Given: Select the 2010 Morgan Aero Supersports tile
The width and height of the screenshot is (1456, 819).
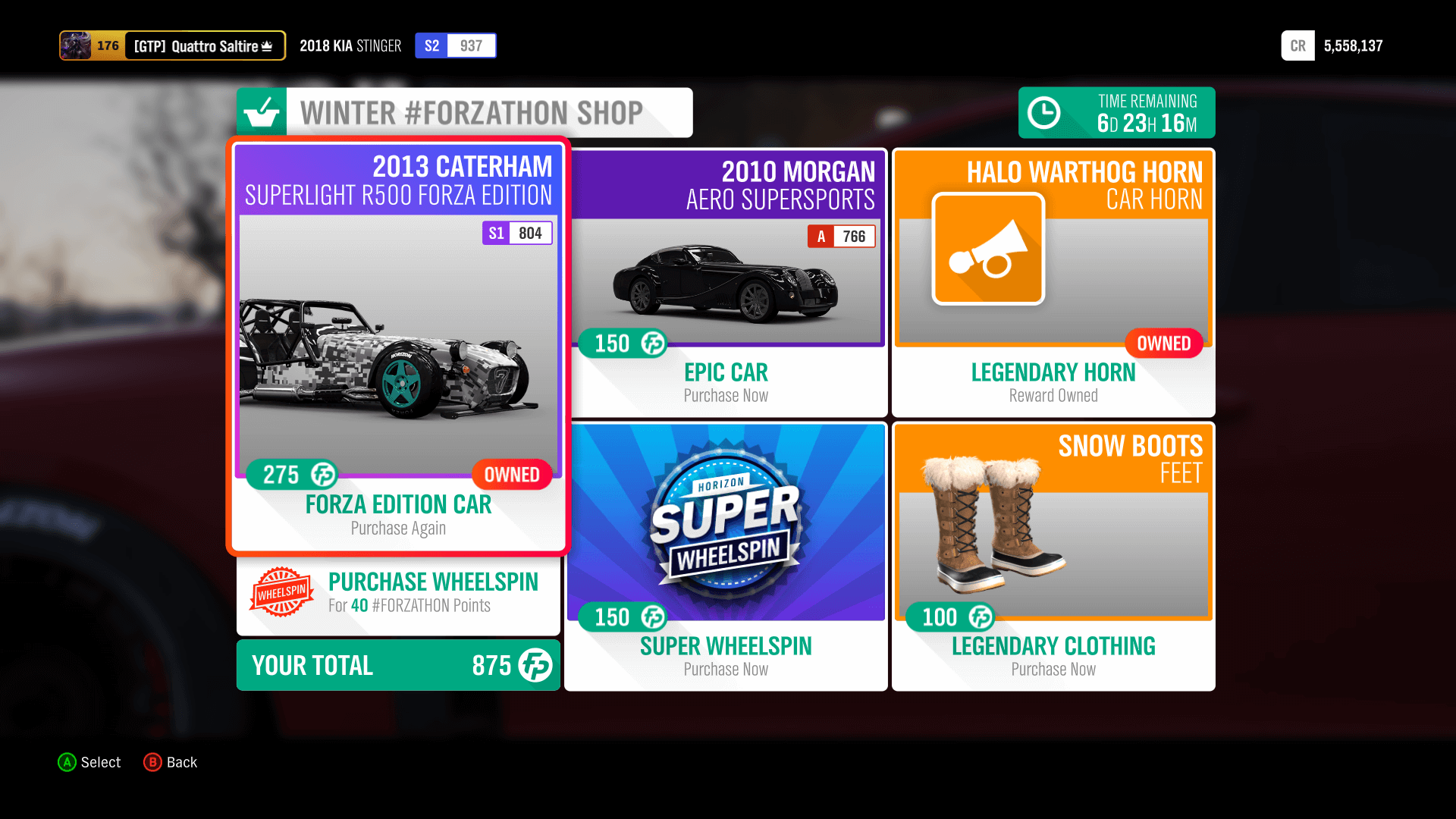Looking at the screenshot, I should [x=725, y=281].
